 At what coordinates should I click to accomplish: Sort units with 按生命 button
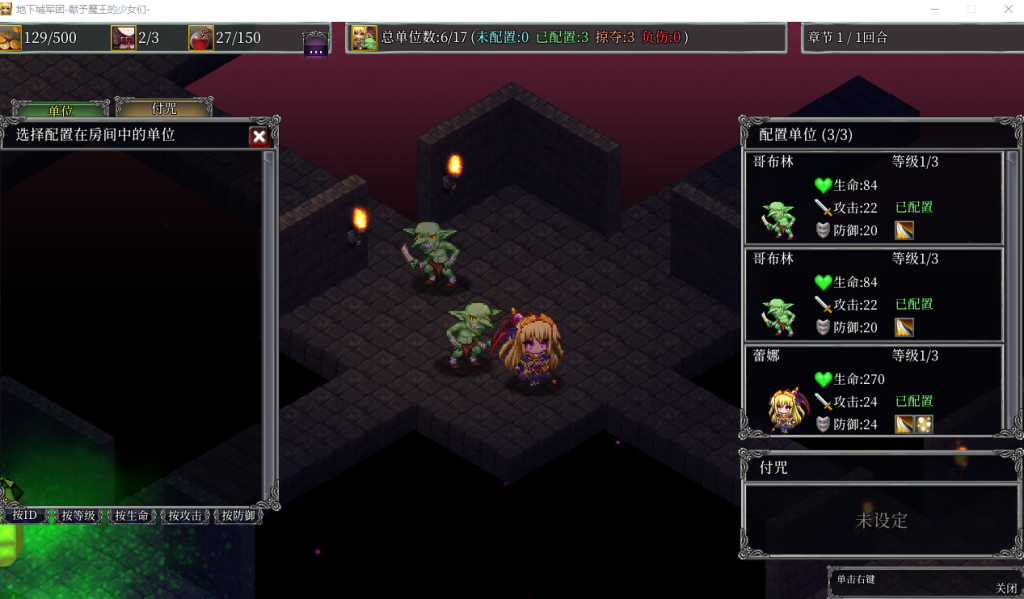132,516
